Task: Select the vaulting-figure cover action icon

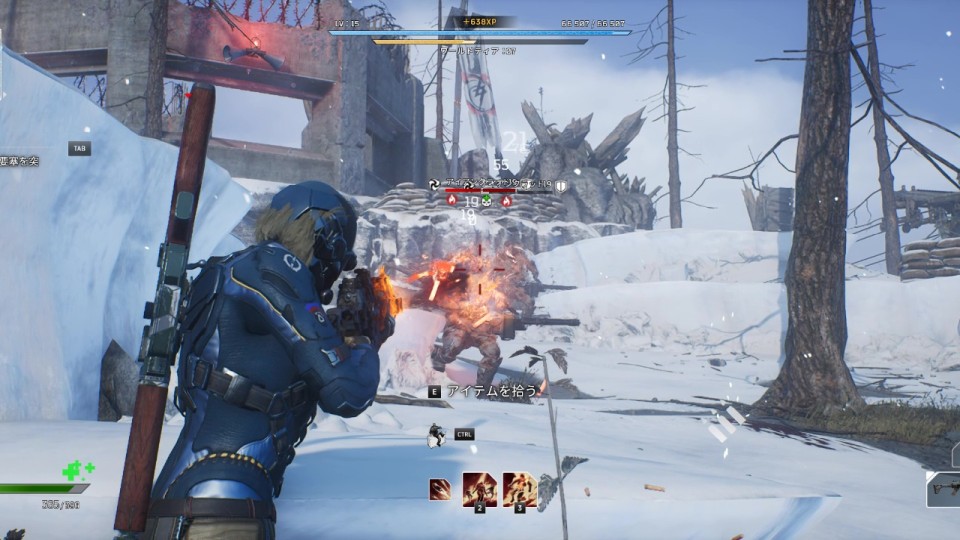Action: (x=436, y=435)
